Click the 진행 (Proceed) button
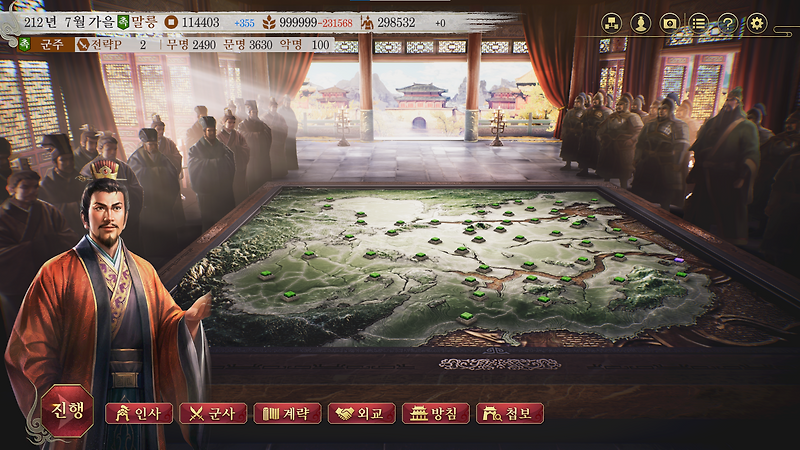The height and width of the screenshot is (450, 800). tap(68, 410)
